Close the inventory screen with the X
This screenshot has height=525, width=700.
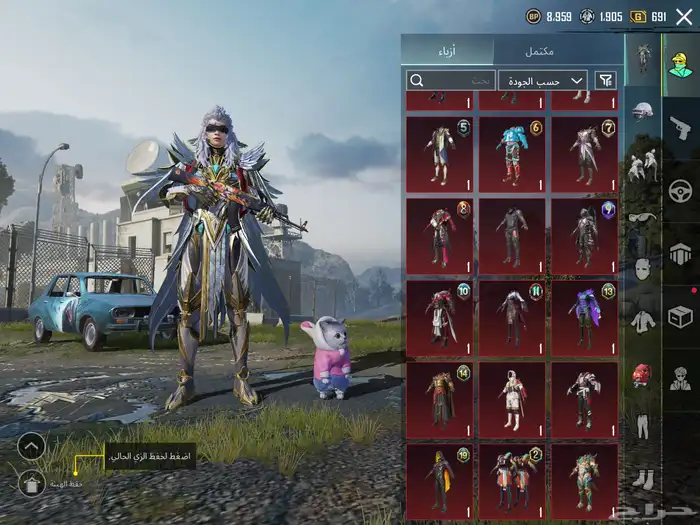(x=684, y=16)
